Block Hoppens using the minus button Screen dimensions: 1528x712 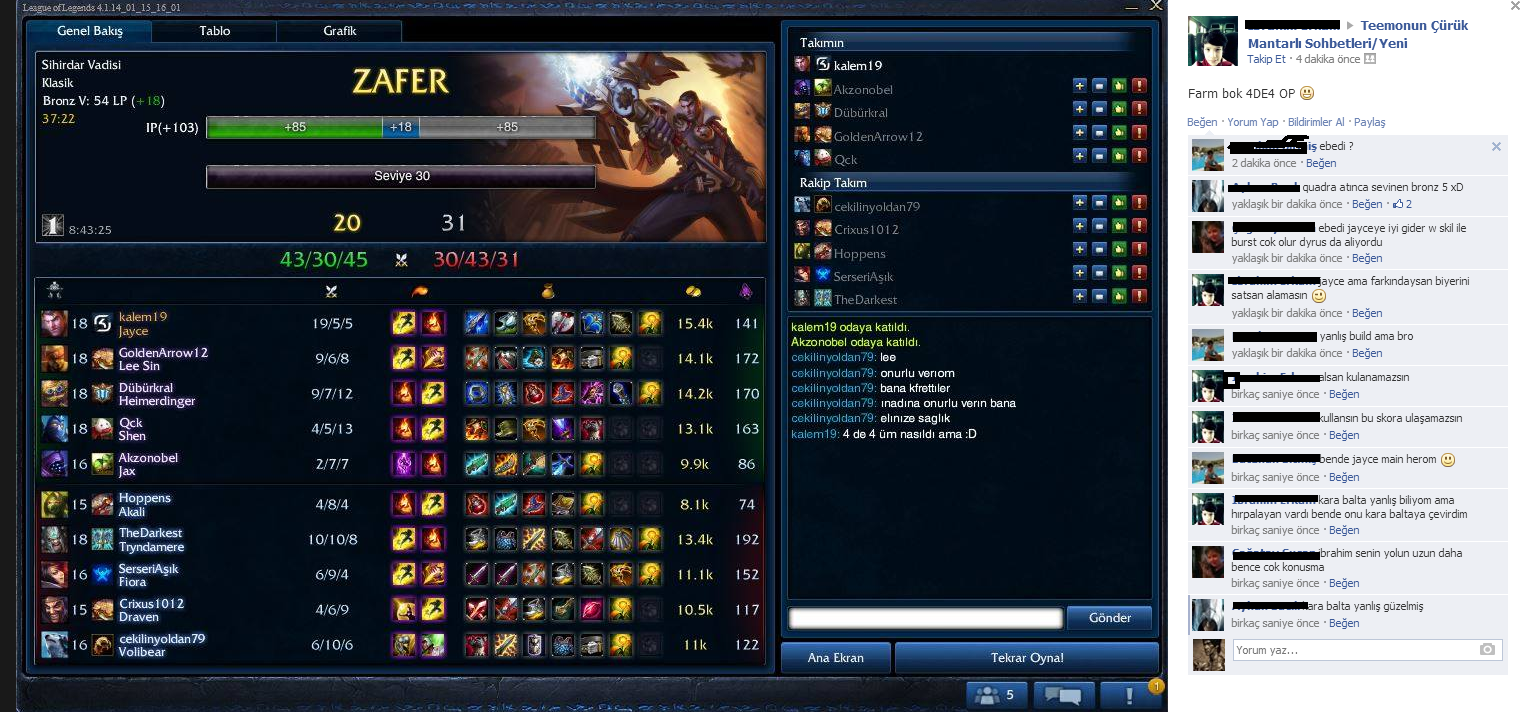coord(1099,250)
